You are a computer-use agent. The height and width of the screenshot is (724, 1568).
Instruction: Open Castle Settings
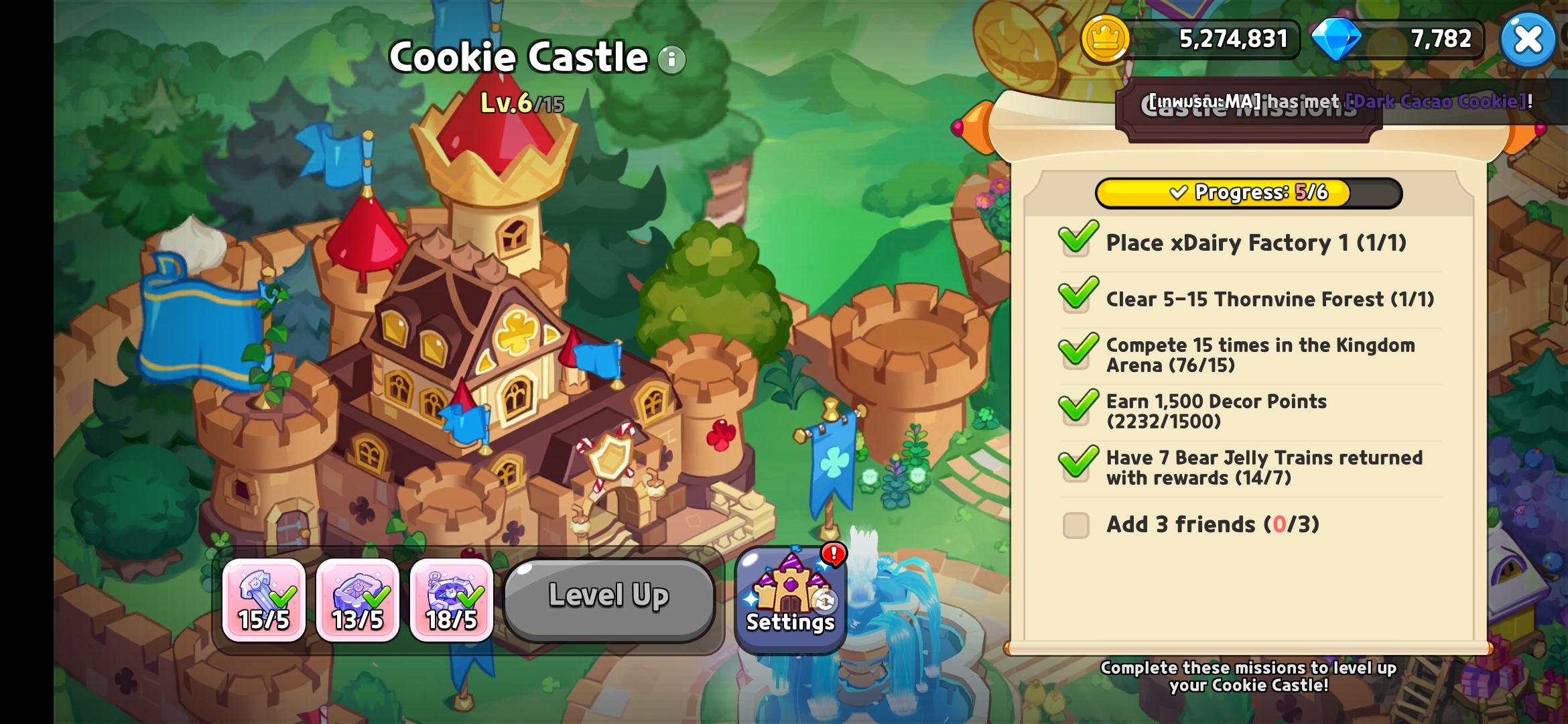click(791, 600)
